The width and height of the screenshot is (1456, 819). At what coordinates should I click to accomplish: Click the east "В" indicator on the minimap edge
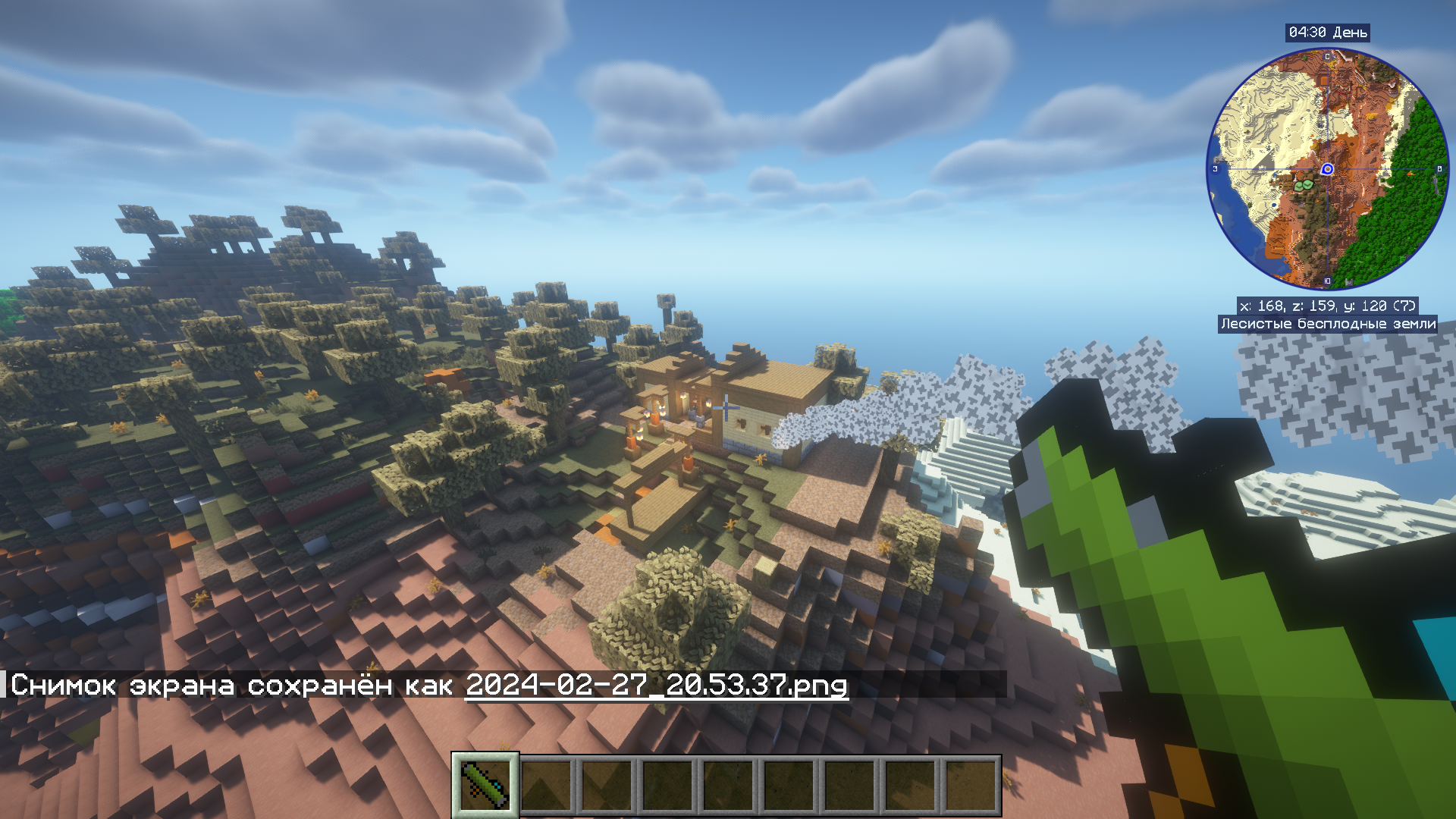[1439, 169]
